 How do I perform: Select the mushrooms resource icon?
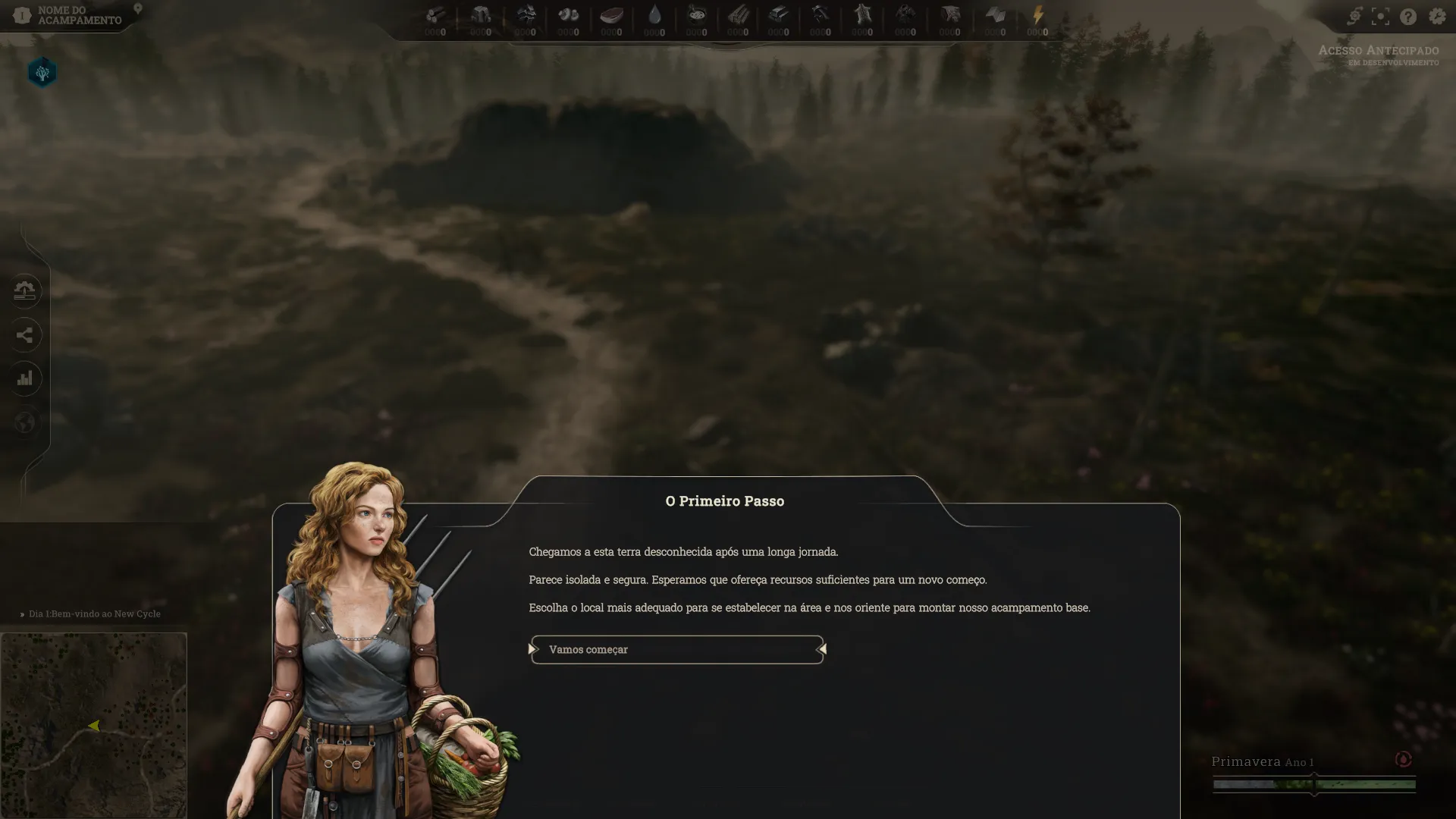568,15
